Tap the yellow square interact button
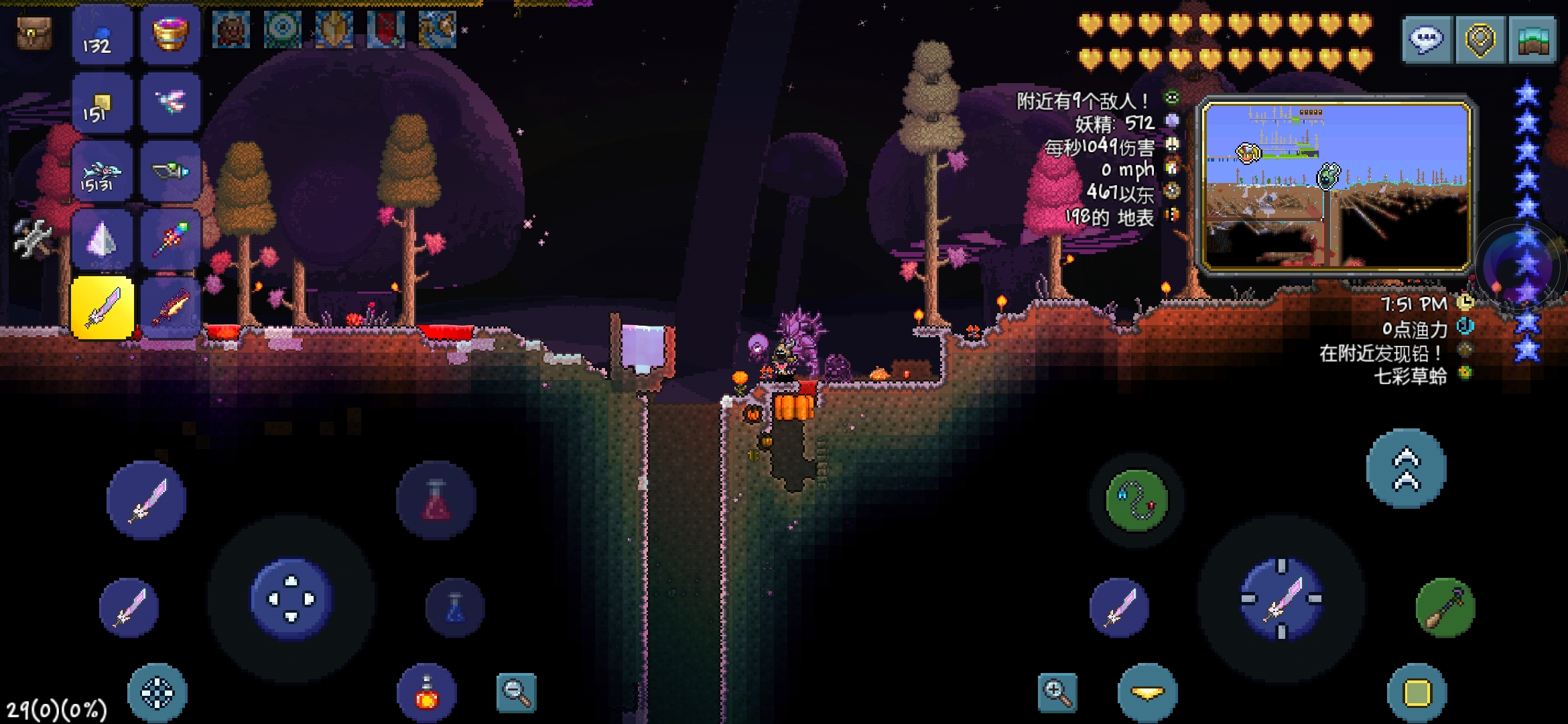 [1417, 693]
